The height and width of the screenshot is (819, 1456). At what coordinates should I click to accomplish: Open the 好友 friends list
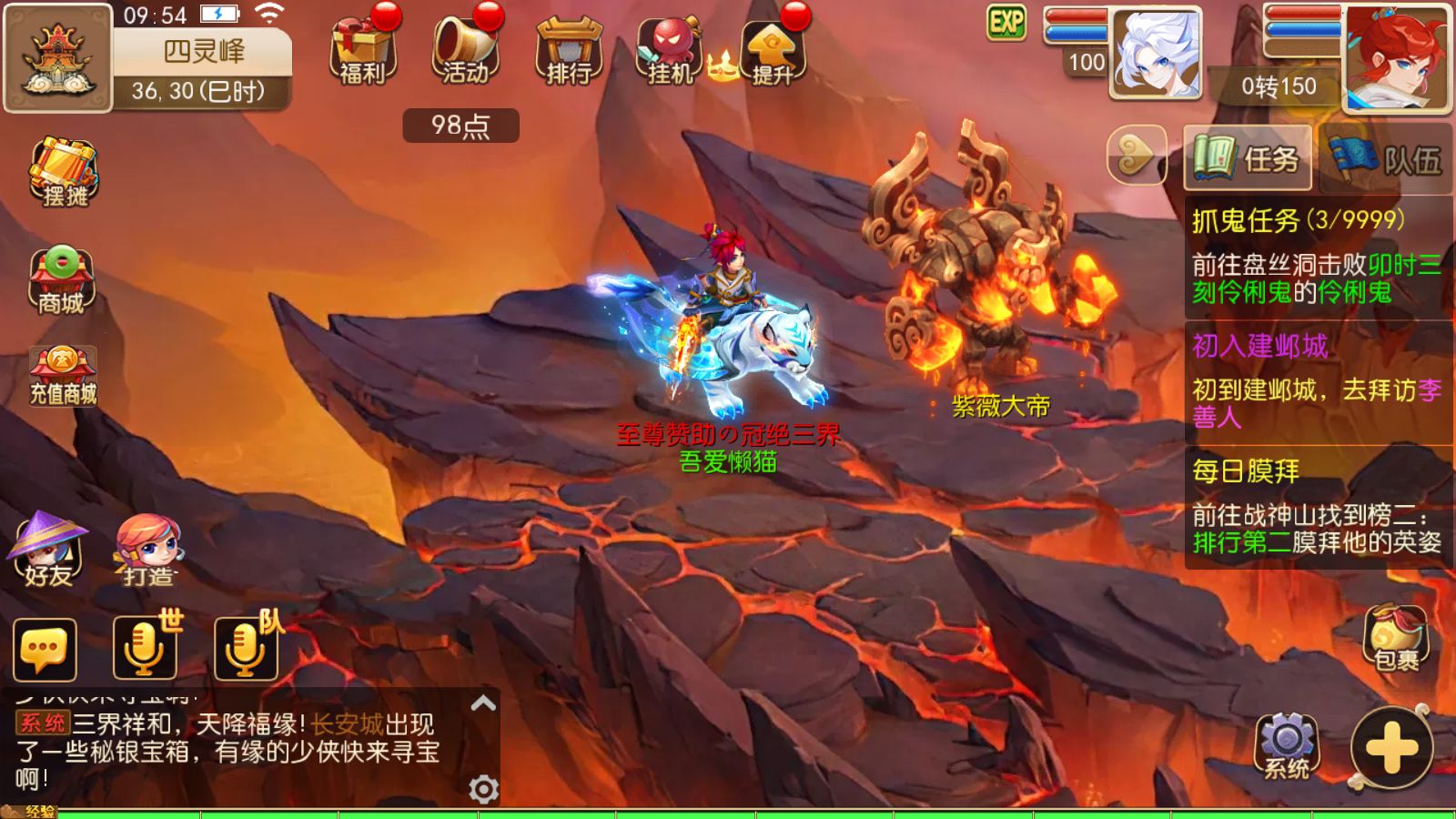[47, 549]
